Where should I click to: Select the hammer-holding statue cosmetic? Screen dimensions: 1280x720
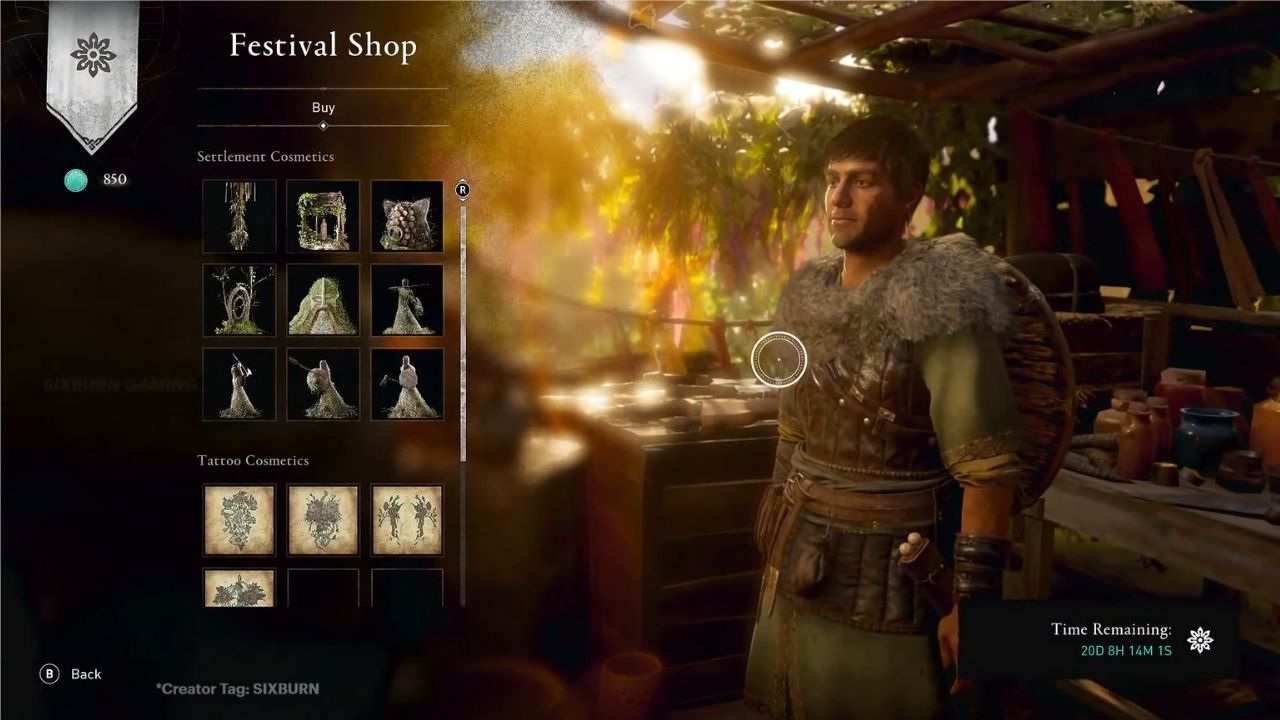407,384
